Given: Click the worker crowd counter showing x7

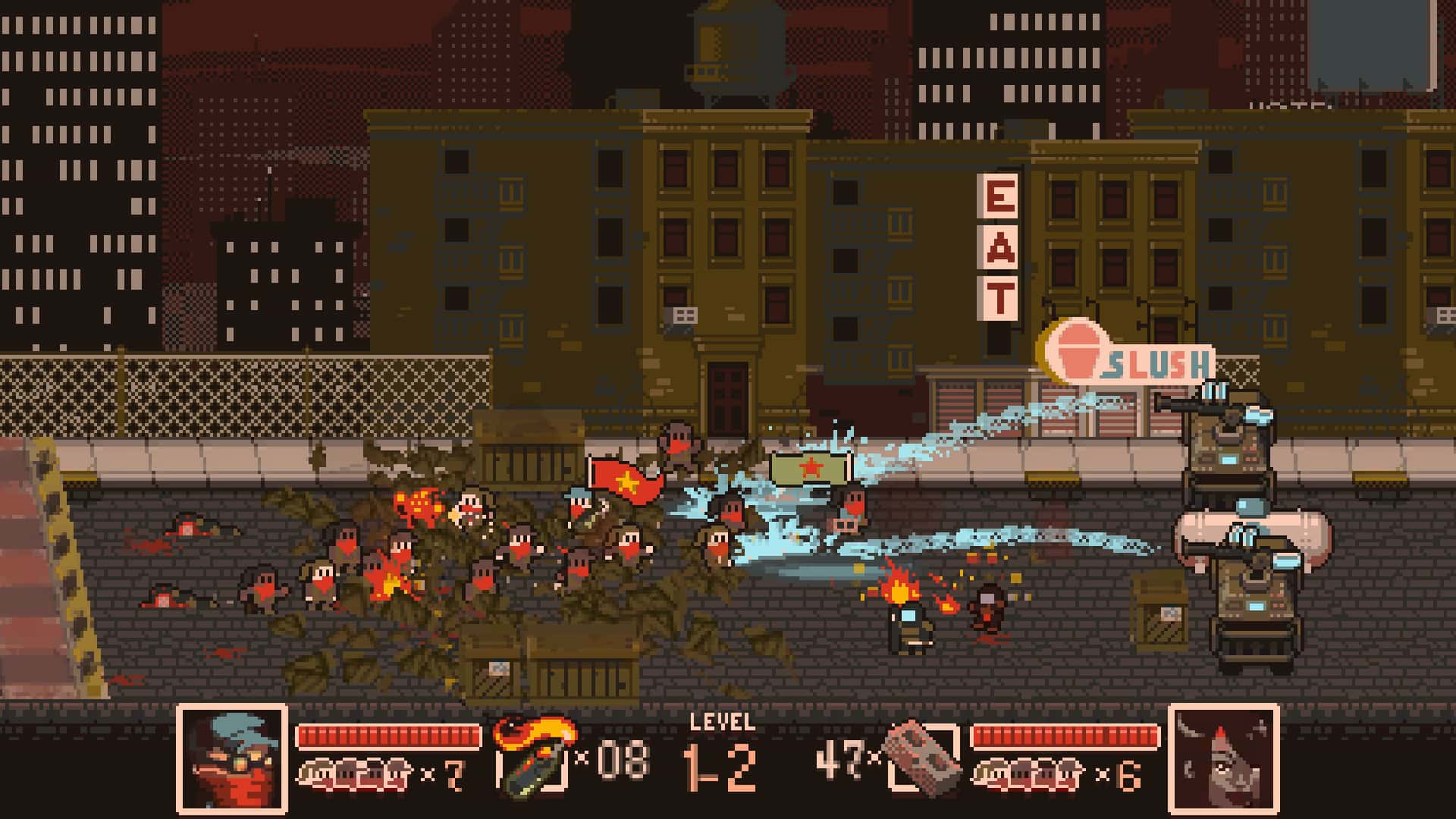Looking at the screenshot, I should pyautogui.click(x=379, y=773).
